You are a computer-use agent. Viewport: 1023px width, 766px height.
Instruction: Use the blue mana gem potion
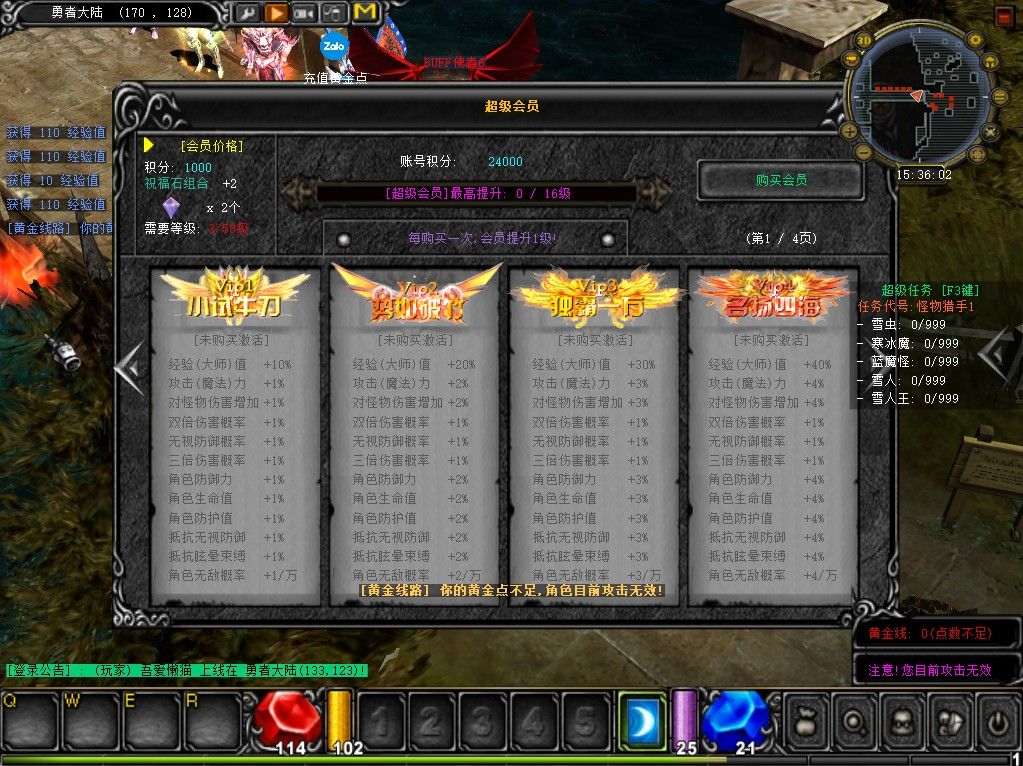click(735, 718)
